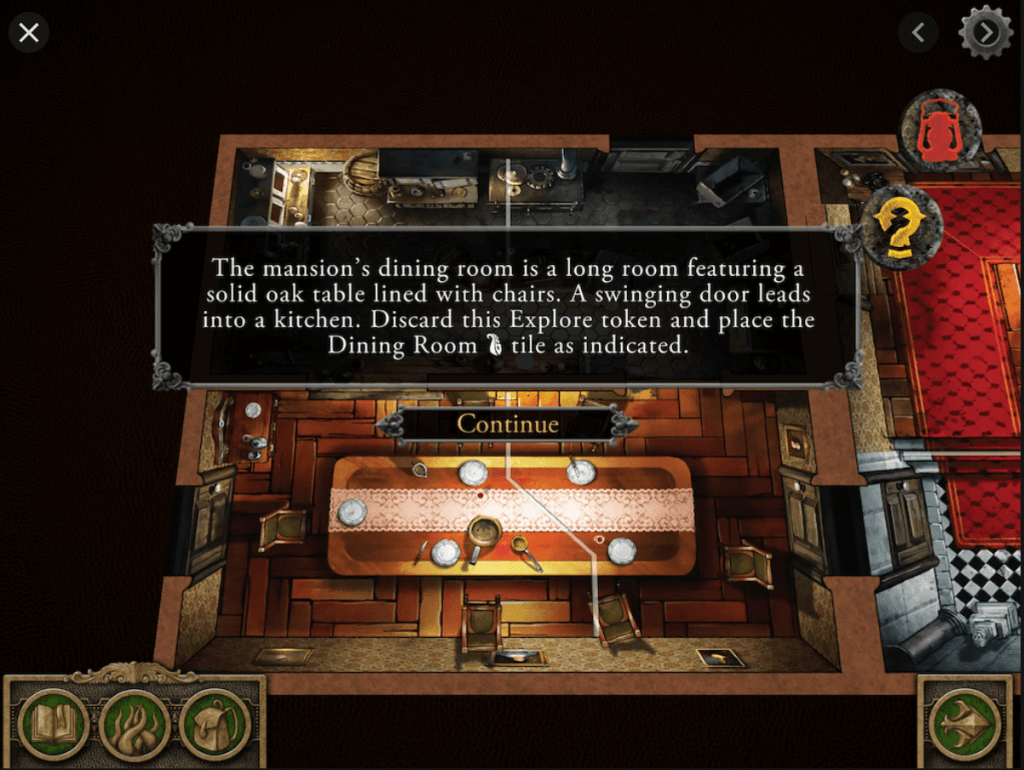Viewport: 1024px width, 770px height.
Task: Go back with the left arrow
Action: [918, 33]
